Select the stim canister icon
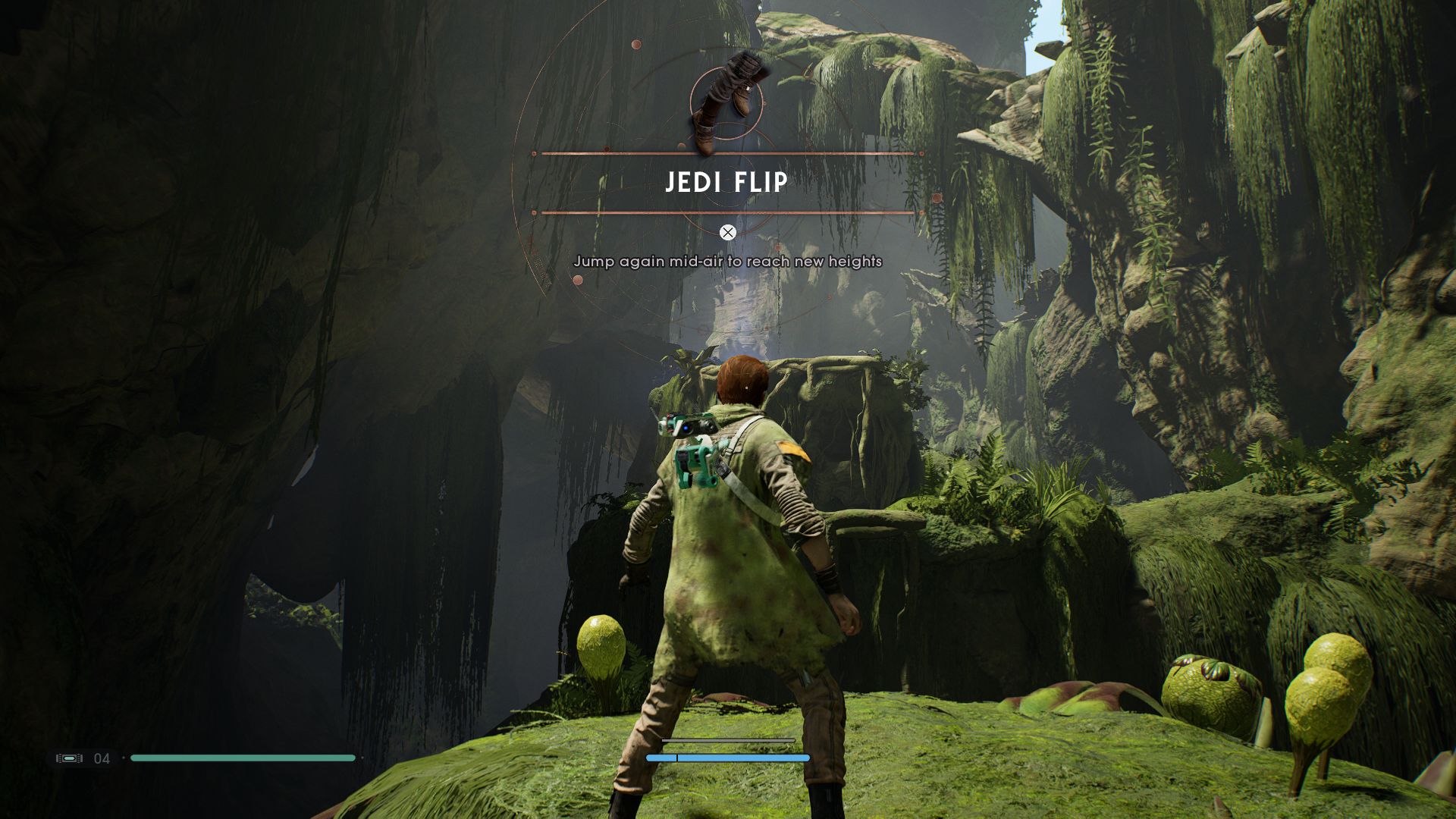1456x819 pixels. (x=70, y=758)
